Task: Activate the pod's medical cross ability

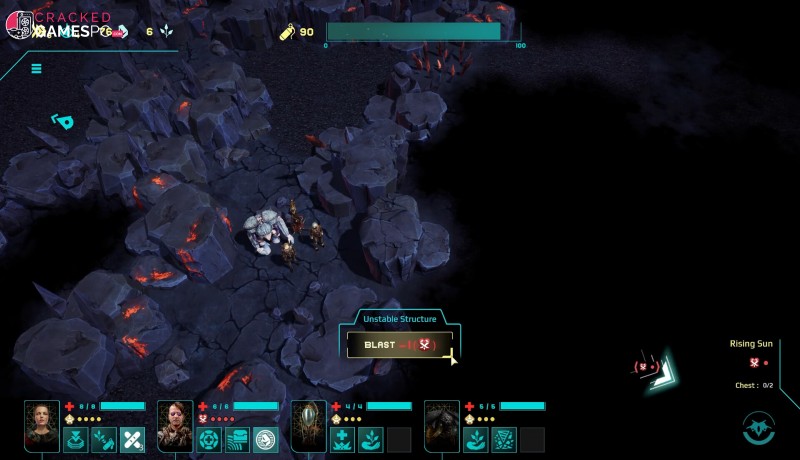Action: (342, 439)
